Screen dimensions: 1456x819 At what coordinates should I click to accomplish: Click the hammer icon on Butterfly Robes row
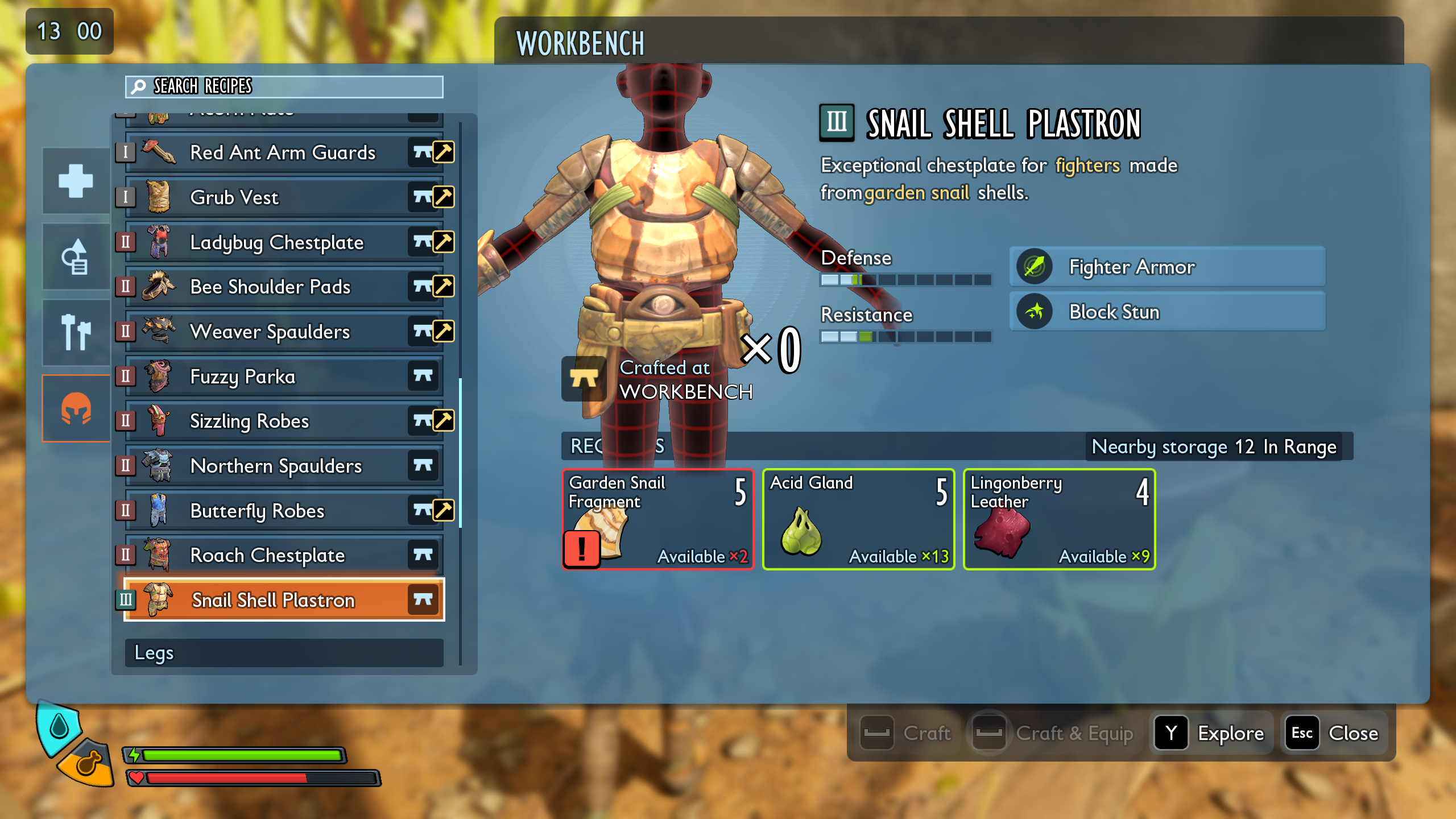(x=444, y=510)
